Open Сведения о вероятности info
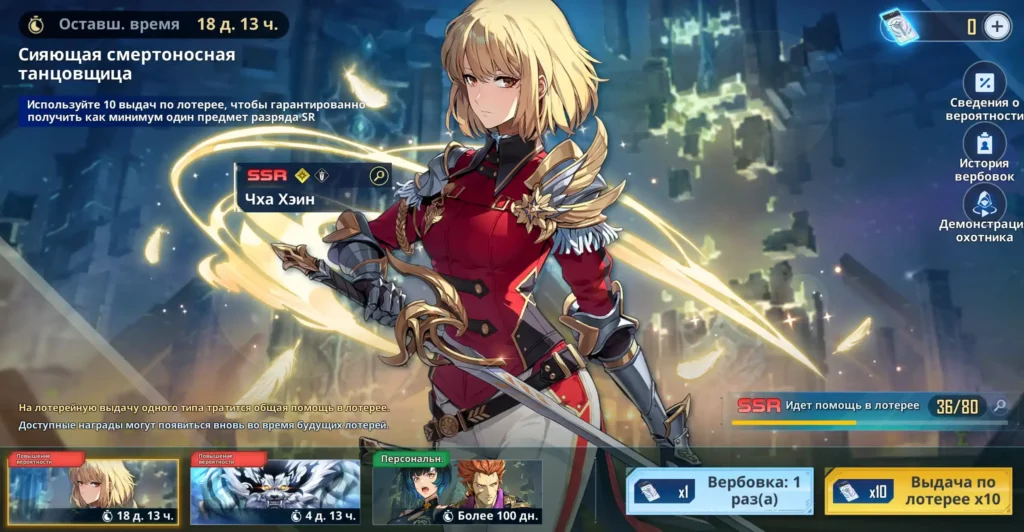Image resolution: width=1024 pixels, height=532 pixels. click(x=984, y=84)
